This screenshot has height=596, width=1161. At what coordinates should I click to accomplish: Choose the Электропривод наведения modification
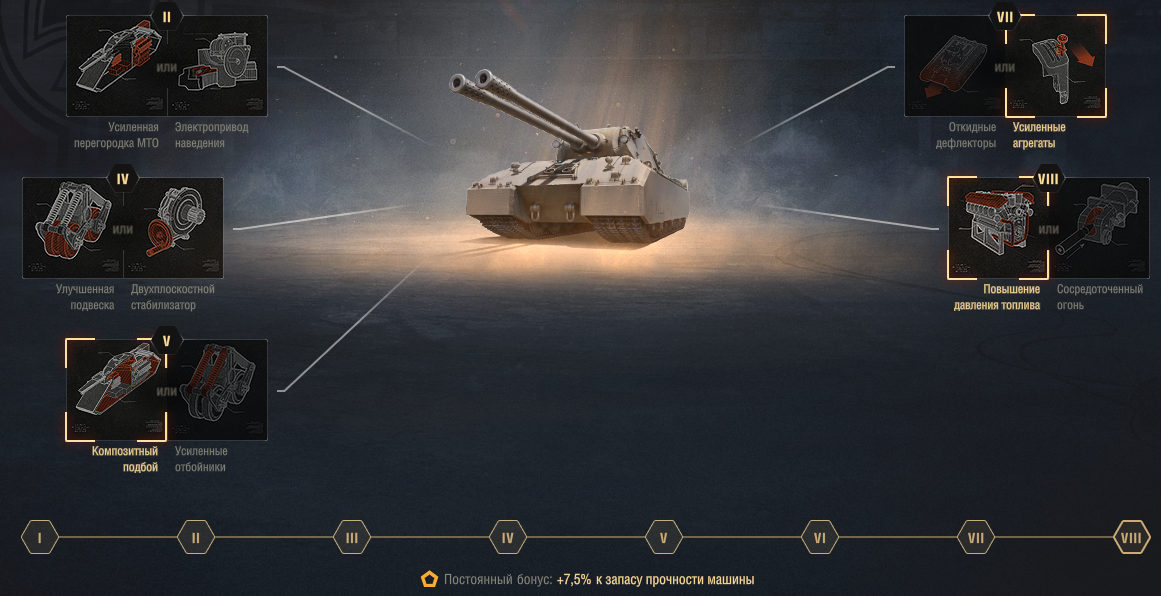click(x=217, y=66)
